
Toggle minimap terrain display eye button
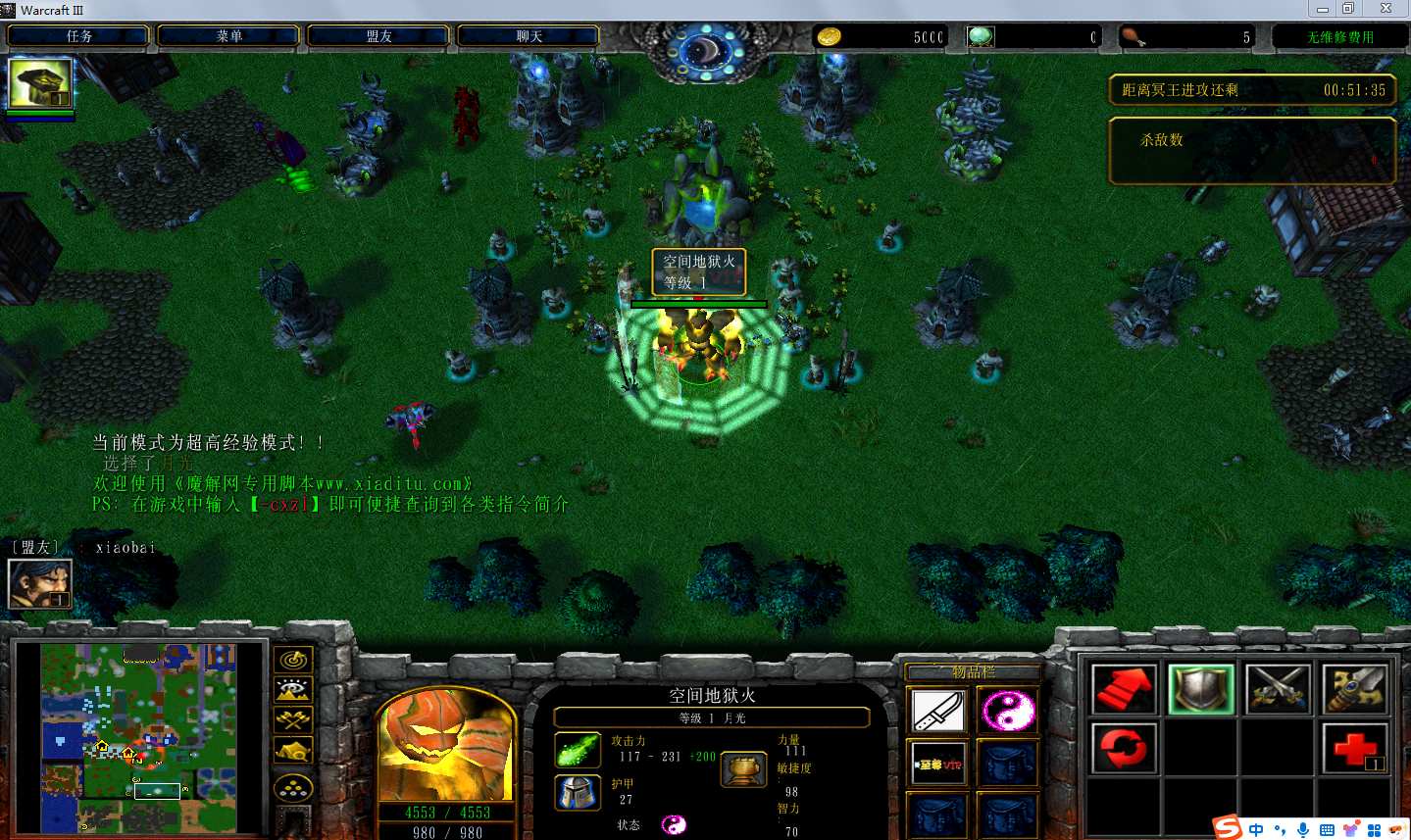[x=293, y=690]
